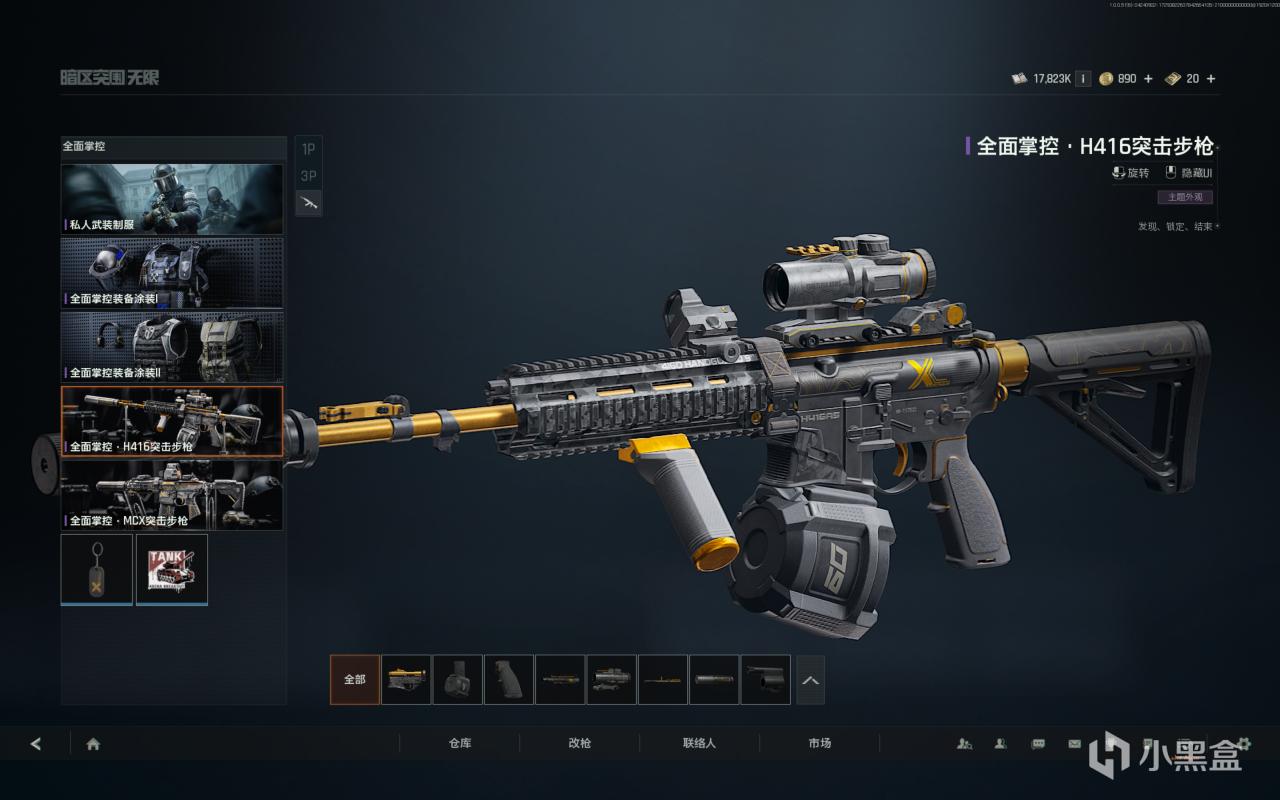
Task: Select the drum magazine part slot
Action: 458,680
